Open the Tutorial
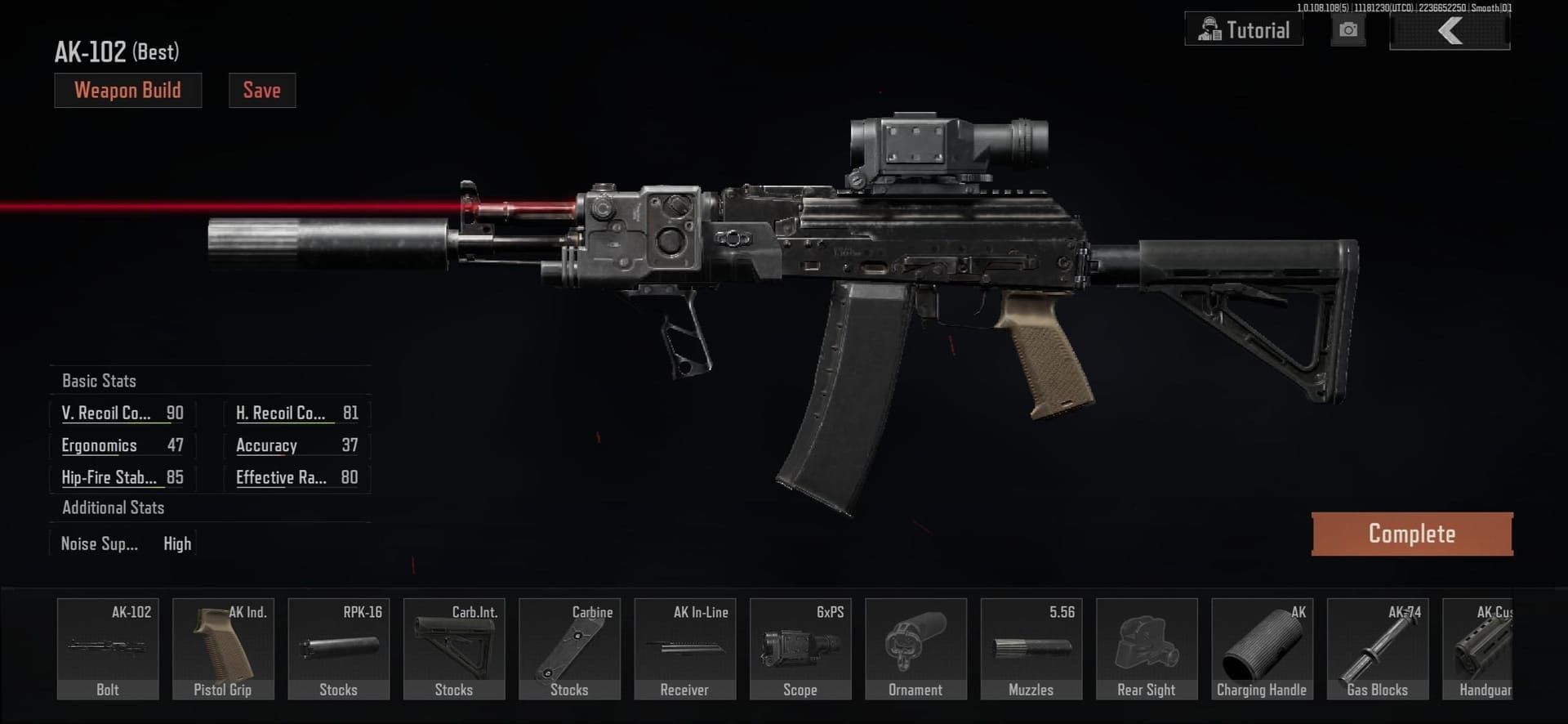This screenshot has height=724, width=1568. pos(1243,29)
